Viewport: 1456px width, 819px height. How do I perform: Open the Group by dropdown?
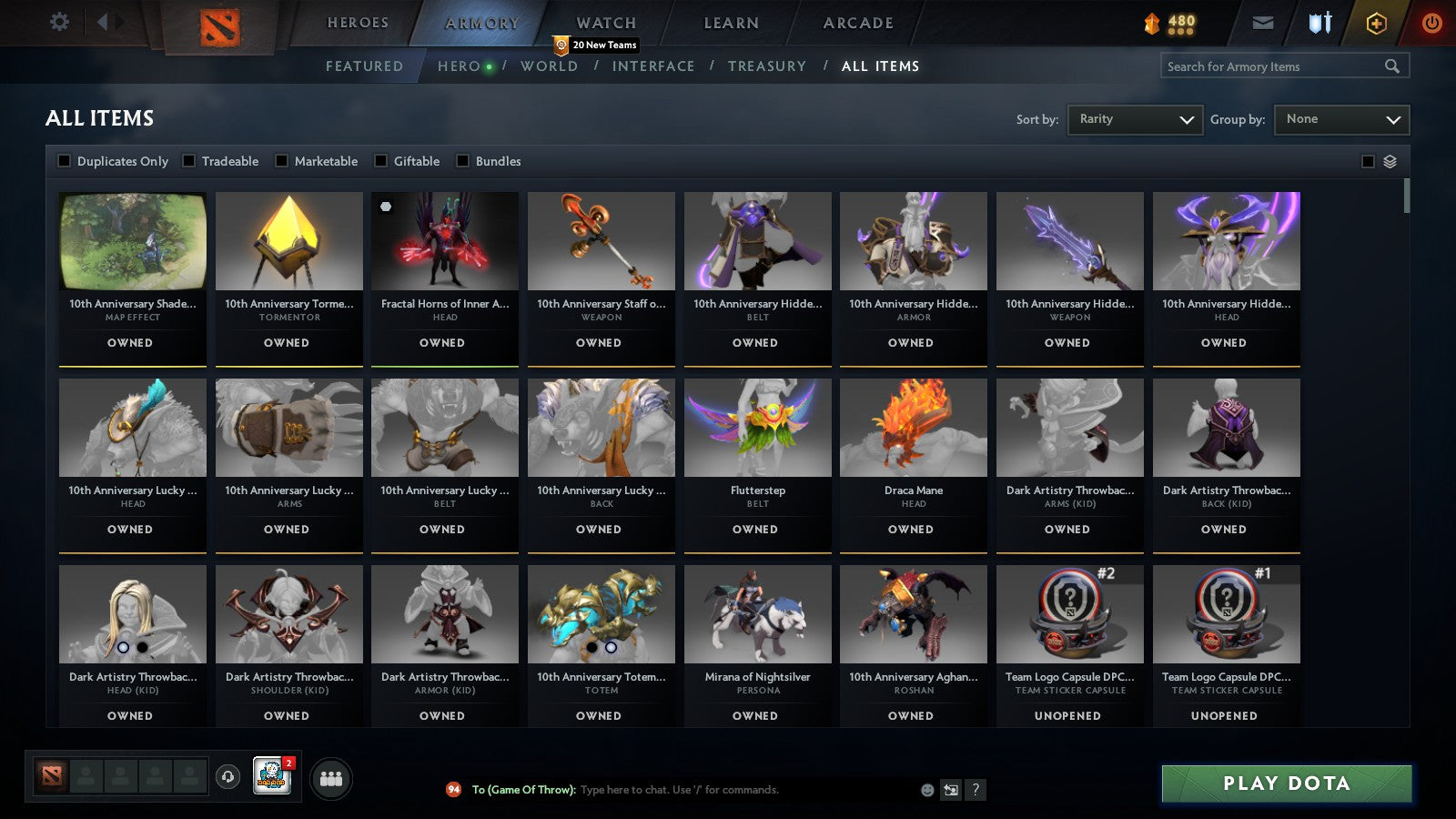coord(1341,119)
